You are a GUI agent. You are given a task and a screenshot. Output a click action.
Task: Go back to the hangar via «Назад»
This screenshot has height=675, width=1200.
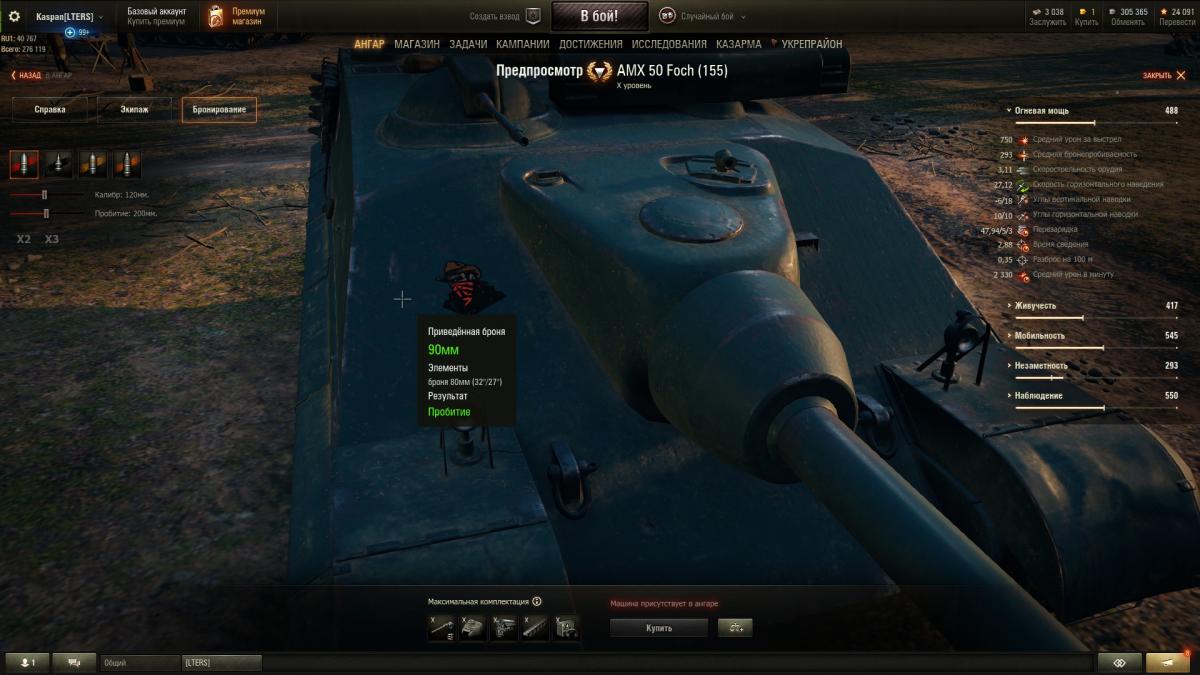click(28, 75)
